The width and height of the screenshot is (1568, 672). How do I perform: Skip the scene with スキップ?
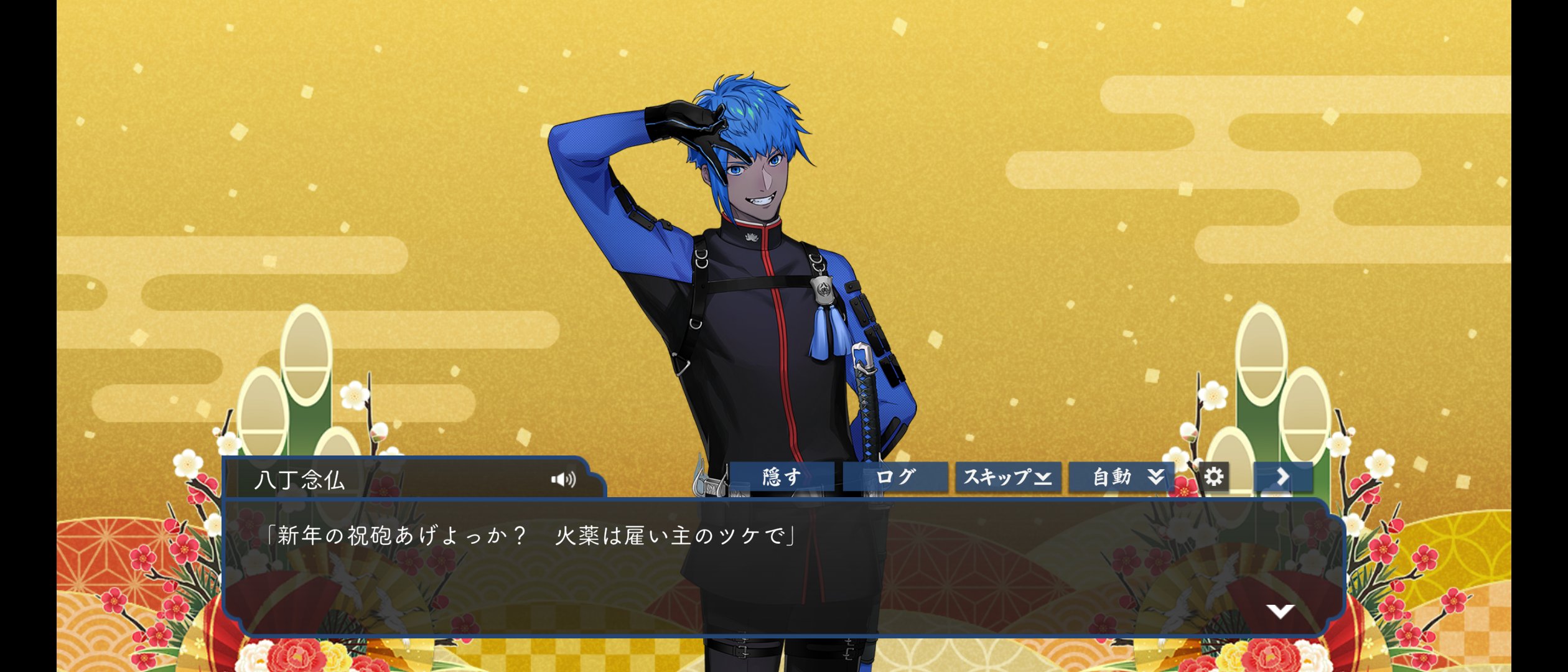click(1008, 477)
